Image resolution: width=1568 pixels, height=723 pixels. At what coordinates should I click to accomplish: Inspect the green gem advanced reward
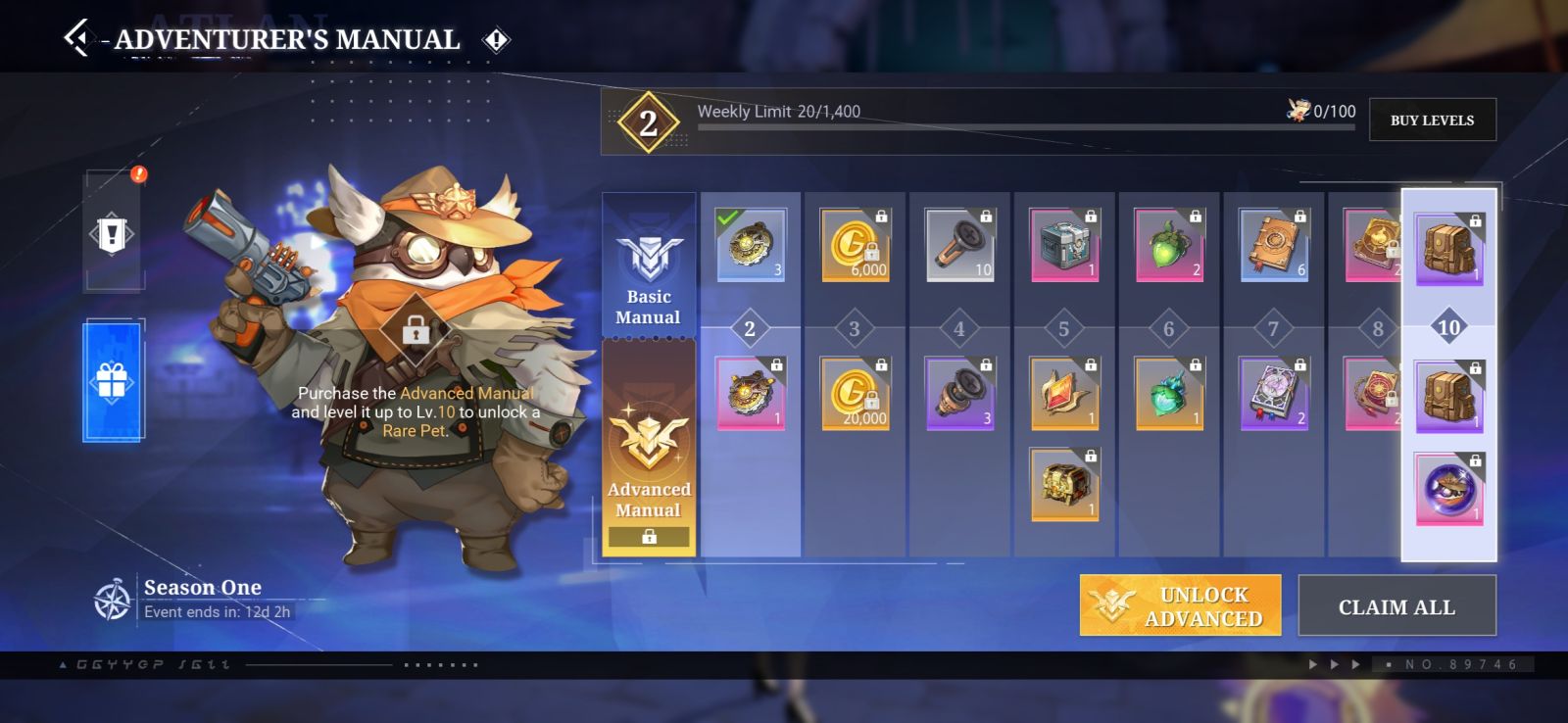click(x=1169, y=394)
